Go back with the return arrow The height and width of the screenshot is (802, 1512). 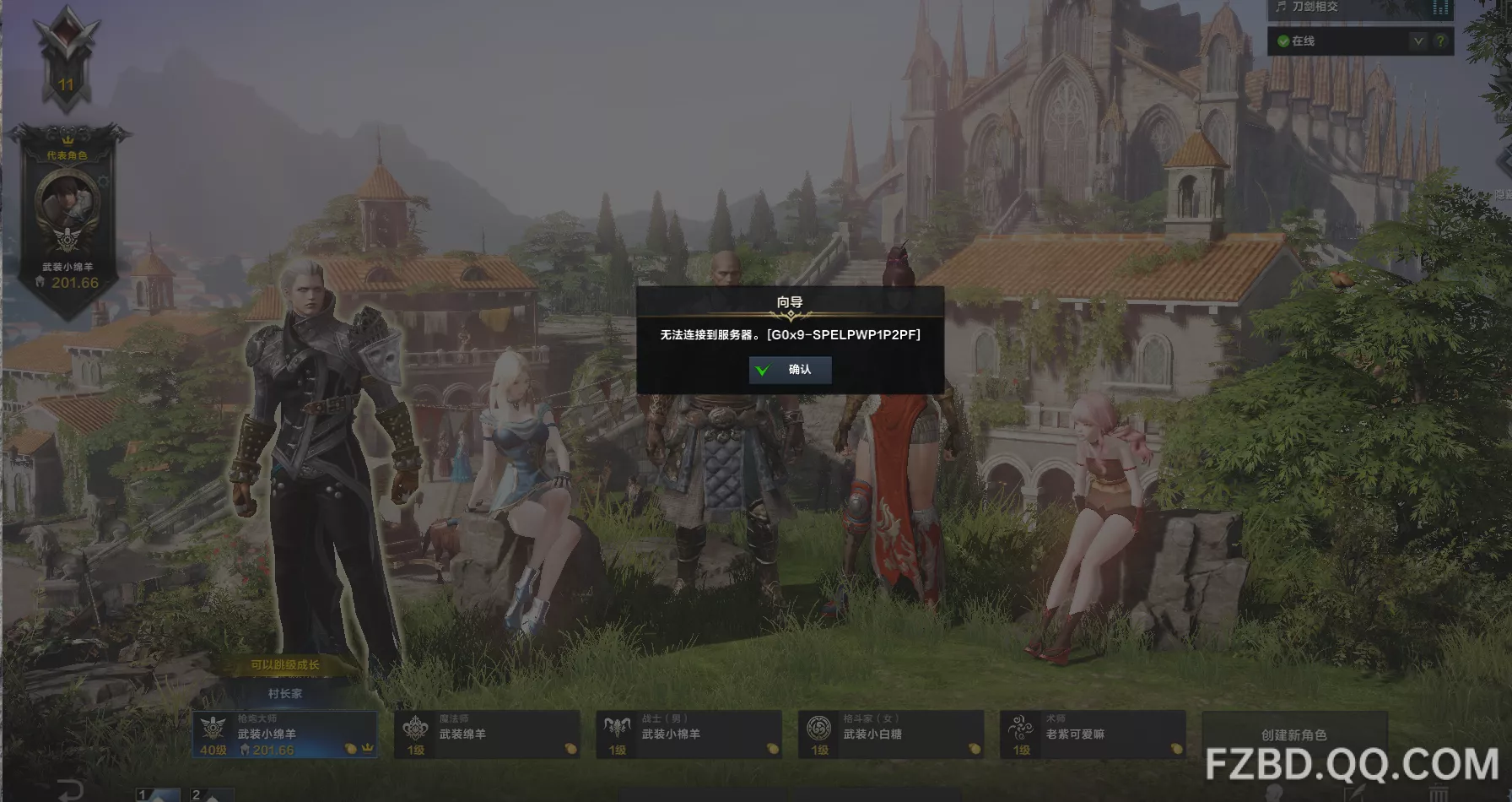pyautogui.click(x=70, y=790)
